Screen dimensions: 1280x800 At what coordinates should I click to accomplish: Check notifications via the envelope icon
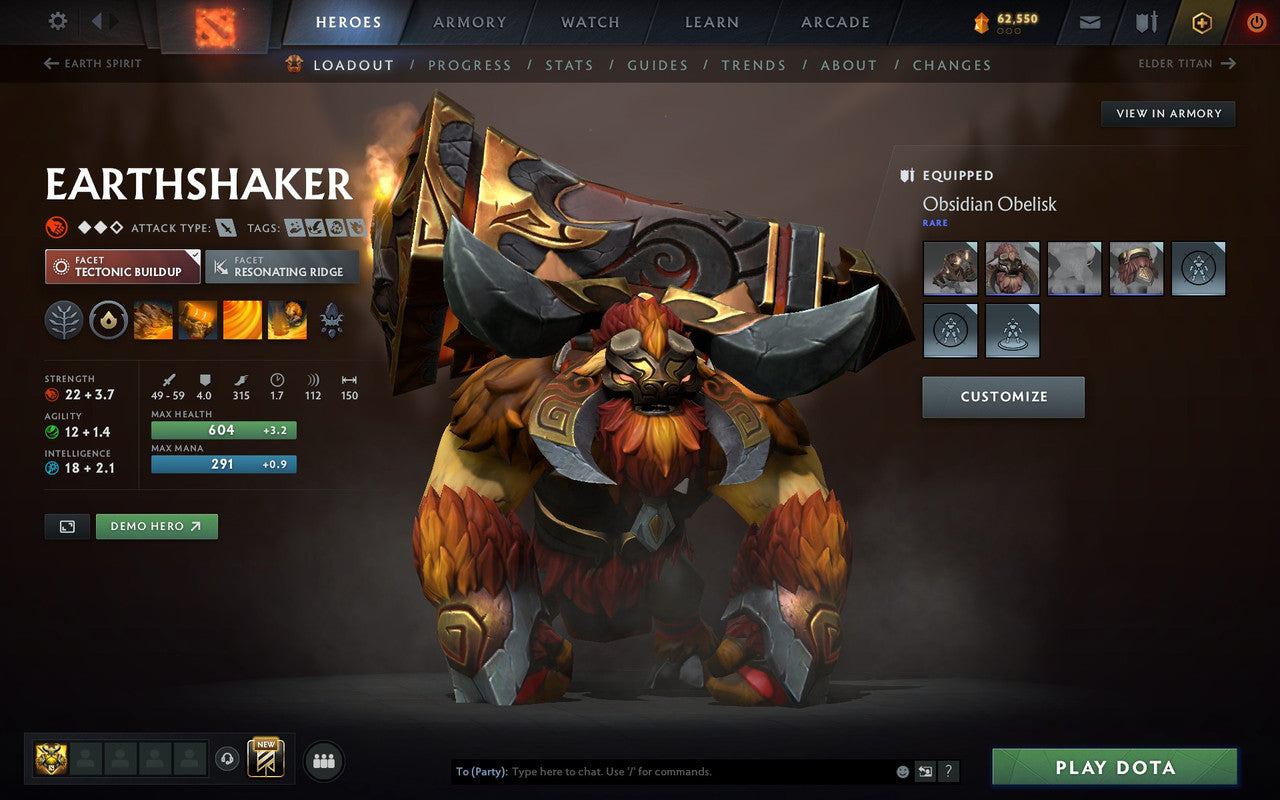coord(1089,21)
